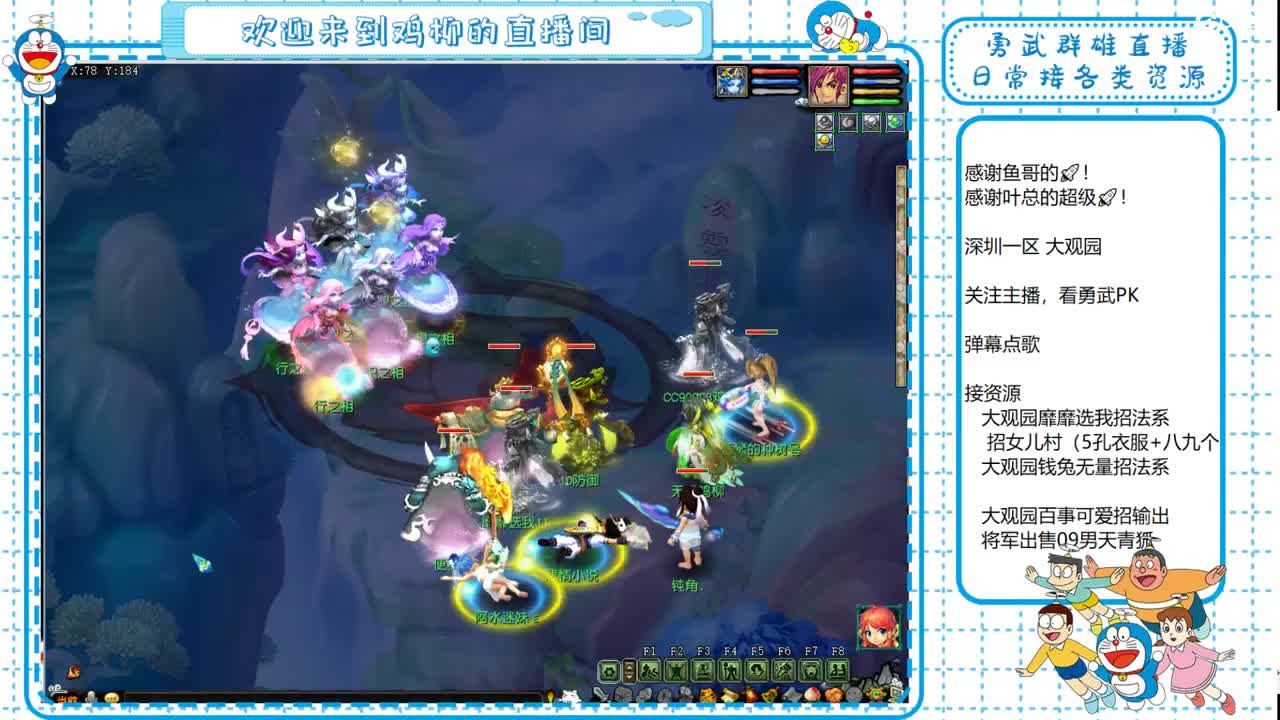Click the peach item icon in the item row
The width and height of the screenshot is (1280, 720).
tap(813, 693)
